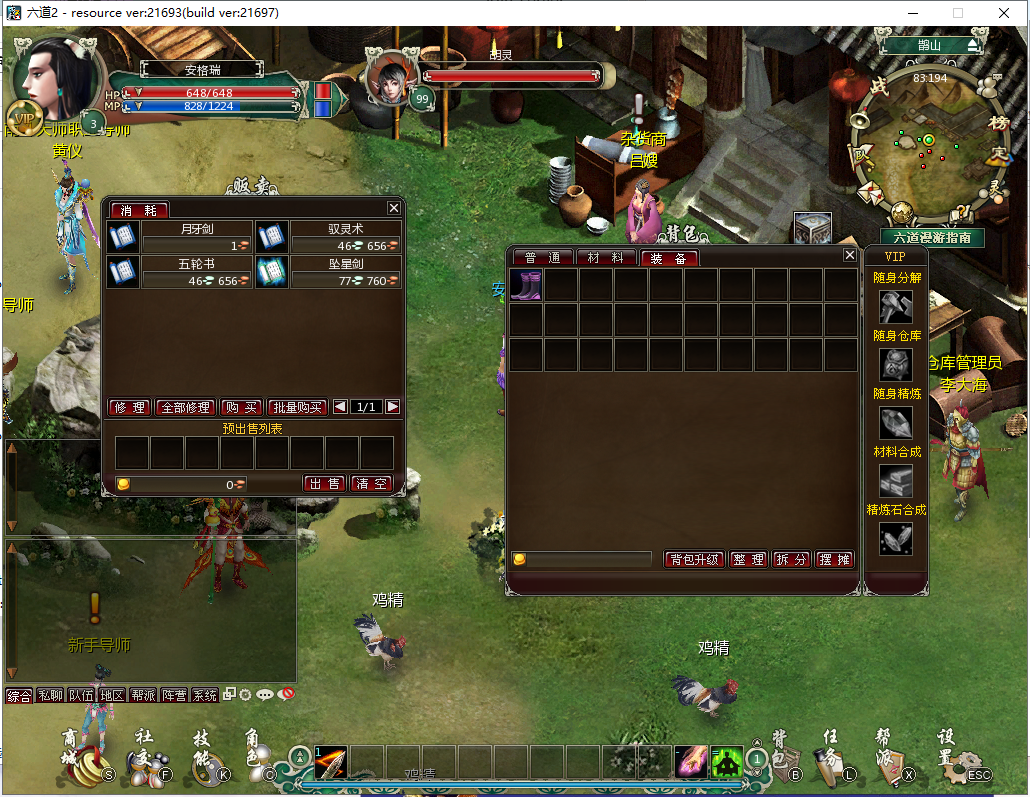Open the 材料合成 material synthesis icon
This screenshot has height=797, width=1030.
click(x=895, y=481)
